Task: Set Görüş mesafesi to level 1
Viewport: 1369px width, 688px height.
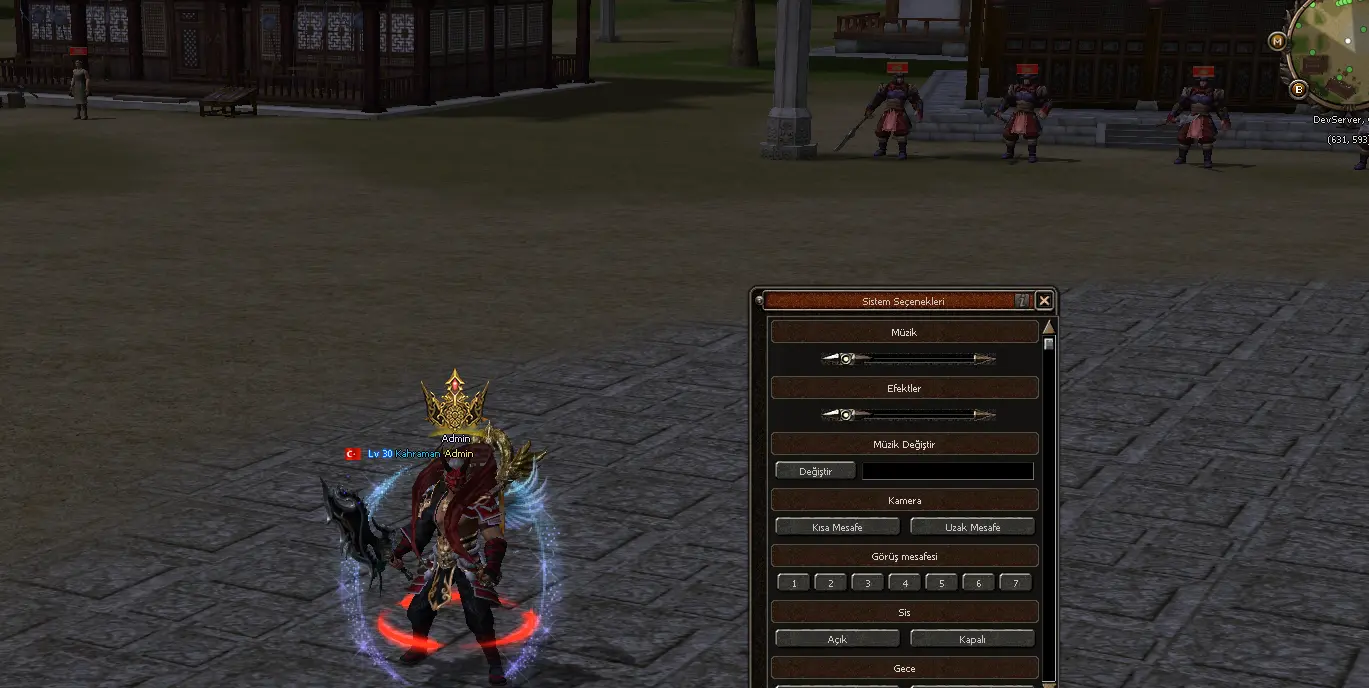Action: [x=794, y=583]
